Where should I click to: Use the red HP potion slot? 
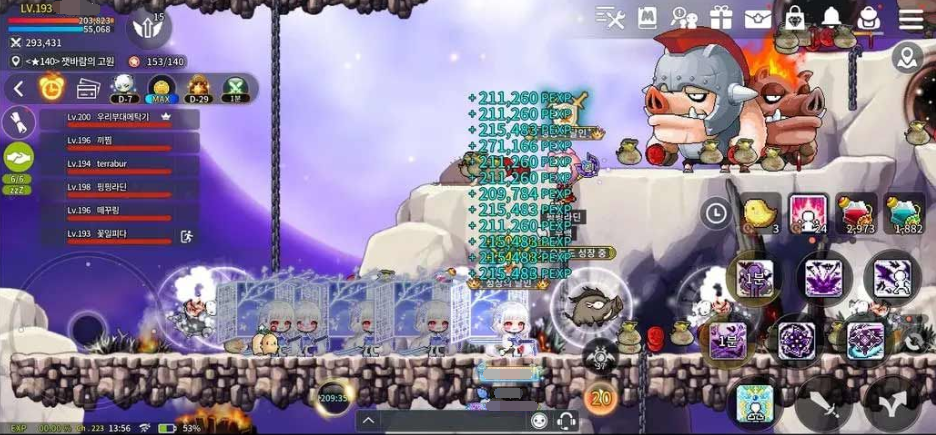(856, 214)
